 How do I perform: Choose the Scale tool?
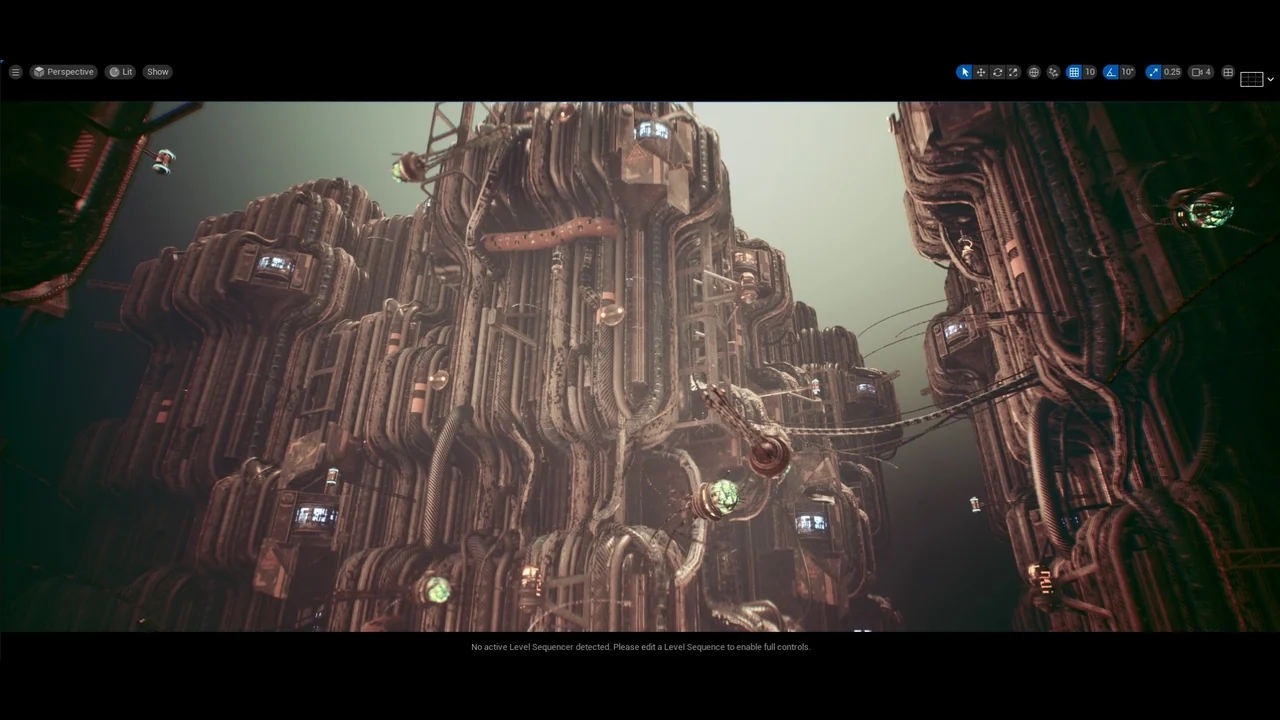[1013, 71]
